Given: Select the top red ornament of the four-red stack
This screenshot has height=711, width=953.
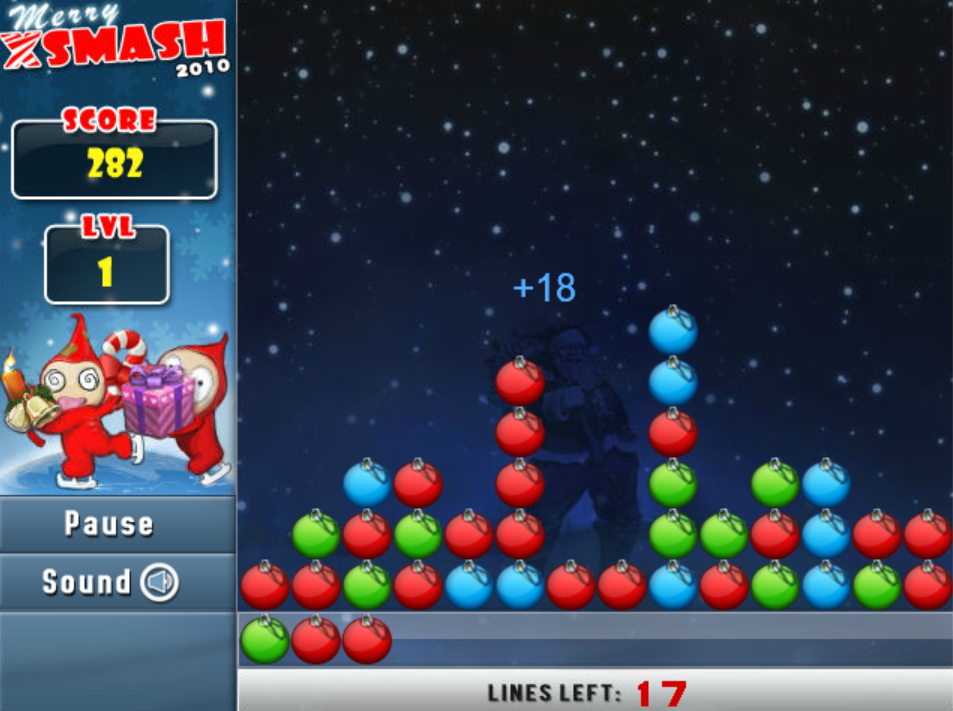Looking at the screenshot, I should coord(520,382).
